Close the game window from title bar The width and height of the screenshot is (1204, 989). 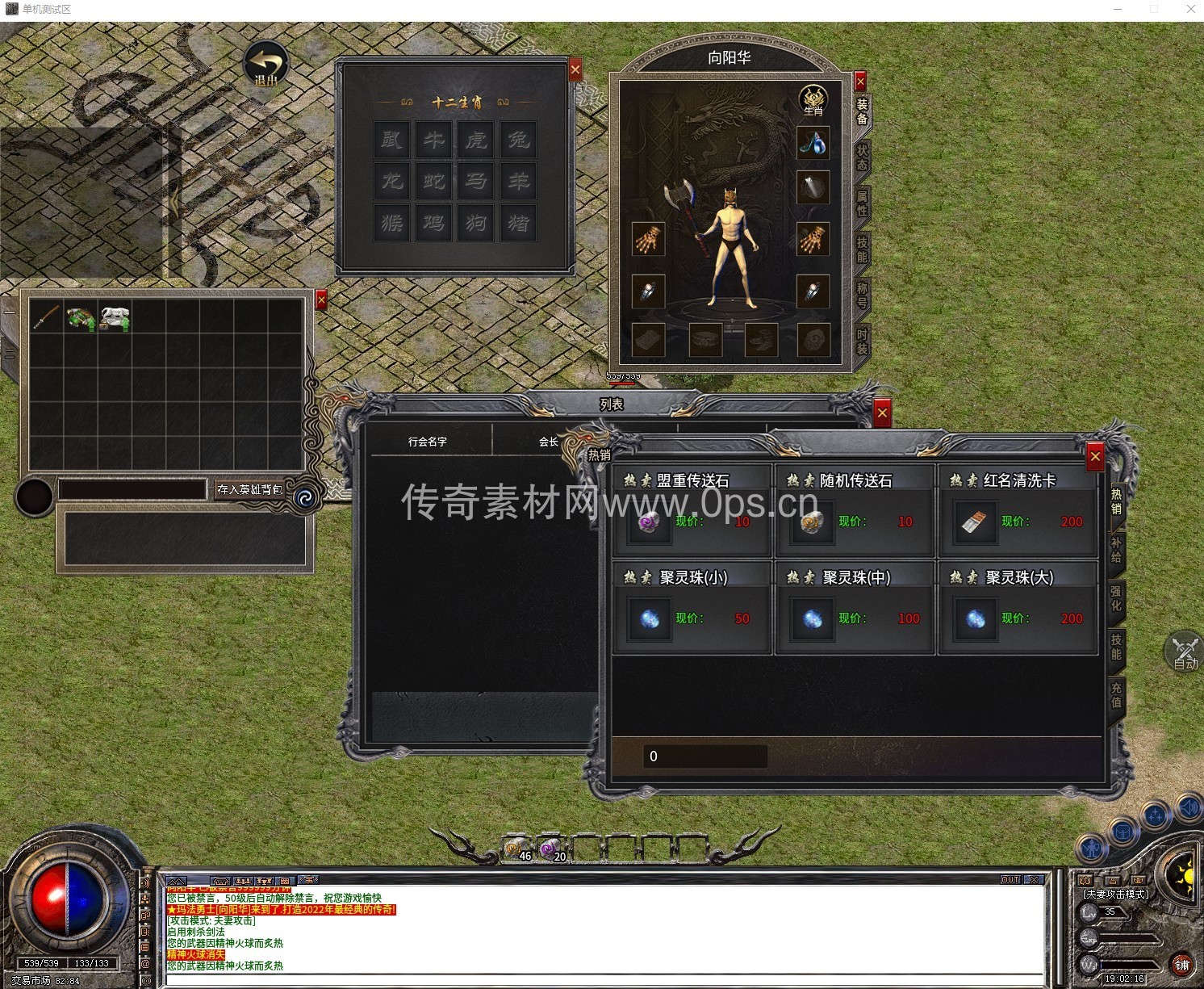click(x=1190, y=9)
